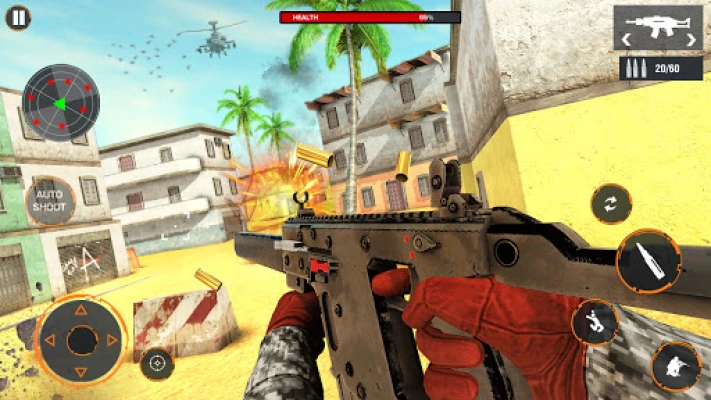
Task: Tap the movement joystick pad
Action: [81, 340]
